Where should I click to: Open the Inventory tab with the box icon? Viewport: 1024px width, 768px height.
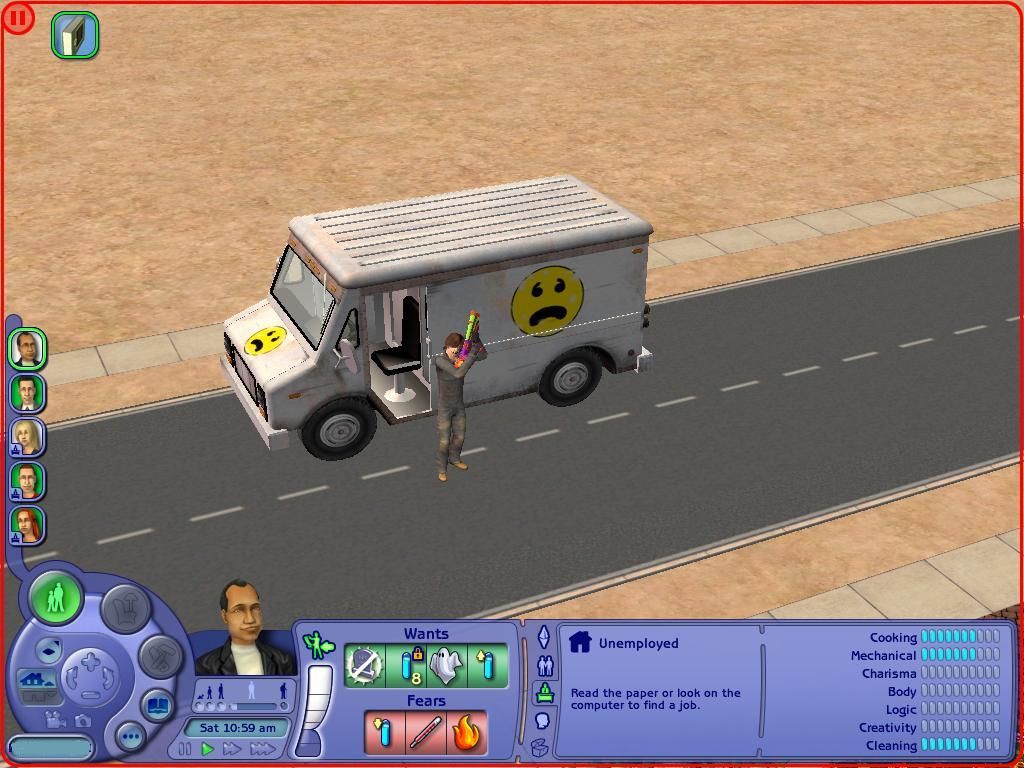point(540,746)
